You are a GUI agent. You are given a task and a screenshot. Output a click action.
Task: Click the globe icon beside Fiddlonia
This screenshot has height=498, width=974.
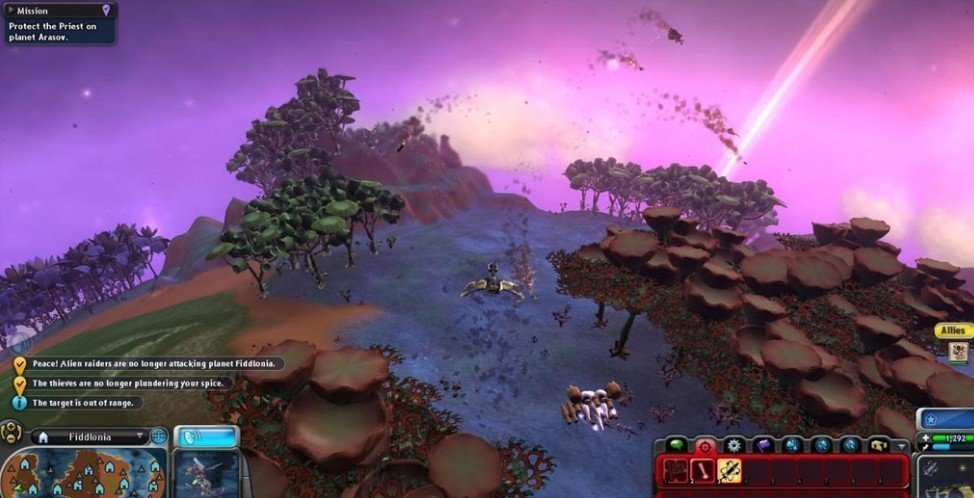[x=158, y=437]
